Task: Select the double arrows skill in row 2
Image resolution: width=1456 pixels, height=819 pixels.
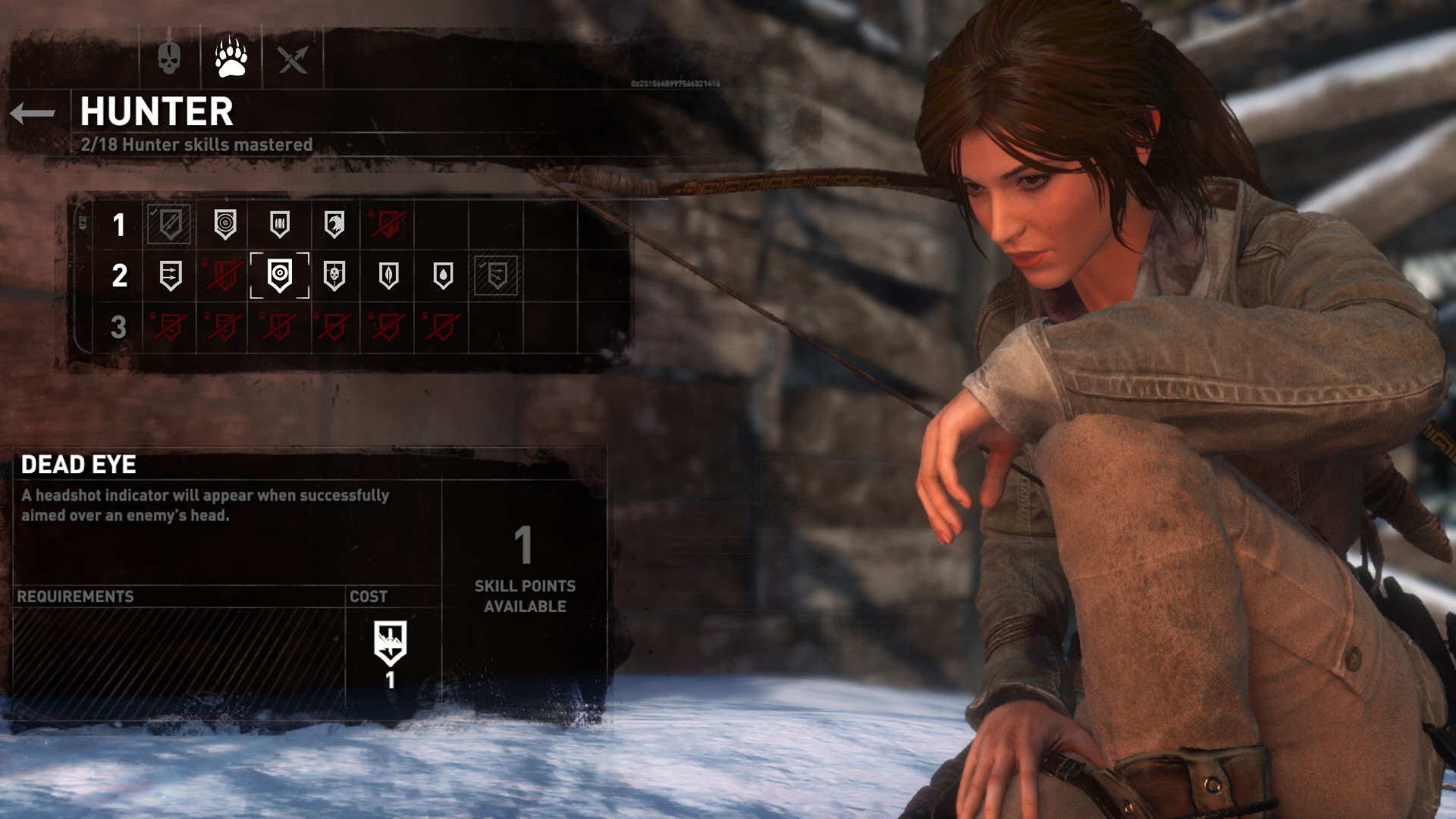Action: point(168,277)
